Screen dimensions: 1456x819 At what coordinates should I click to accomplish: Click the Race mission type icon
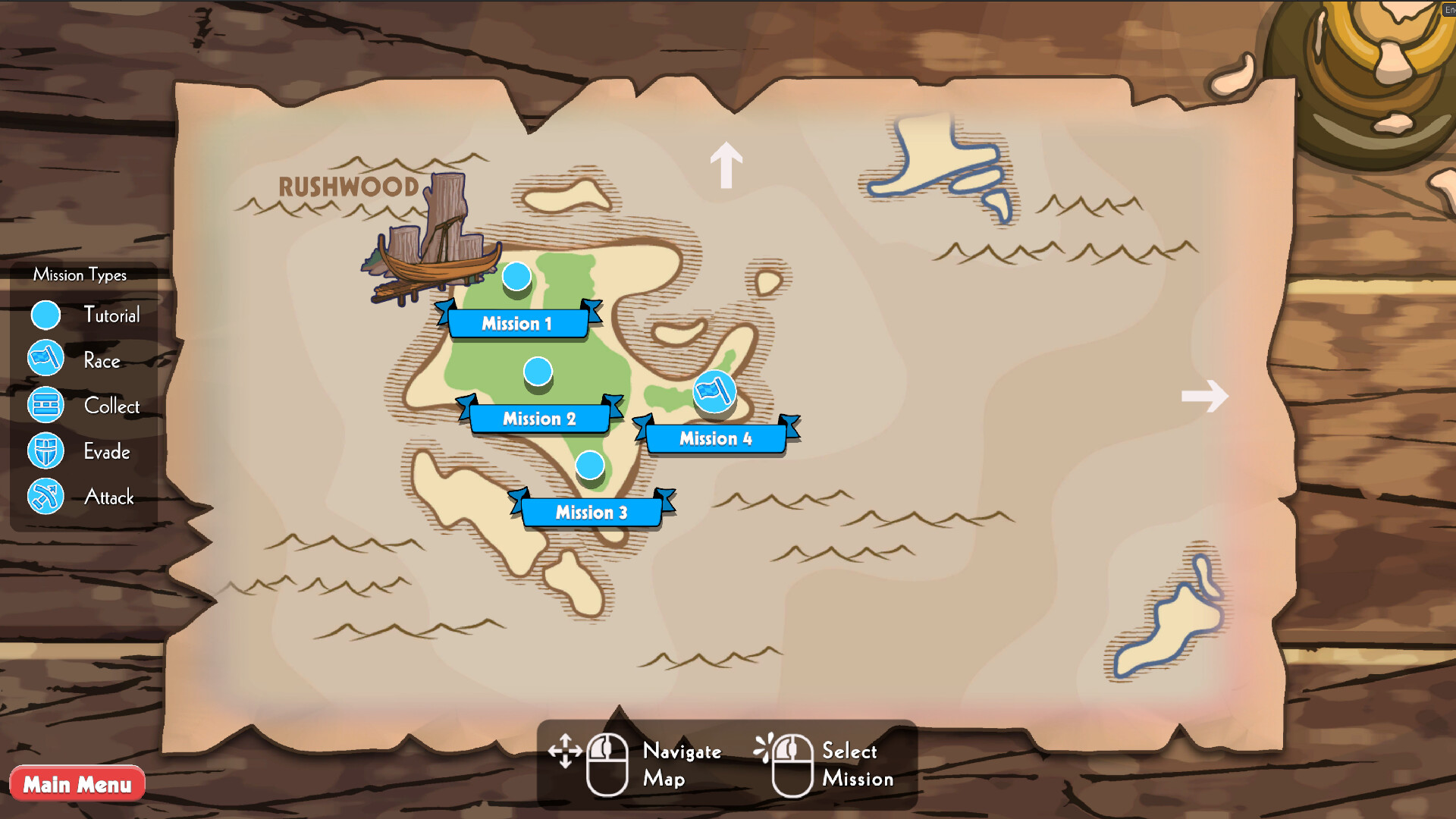pos(45,359)
